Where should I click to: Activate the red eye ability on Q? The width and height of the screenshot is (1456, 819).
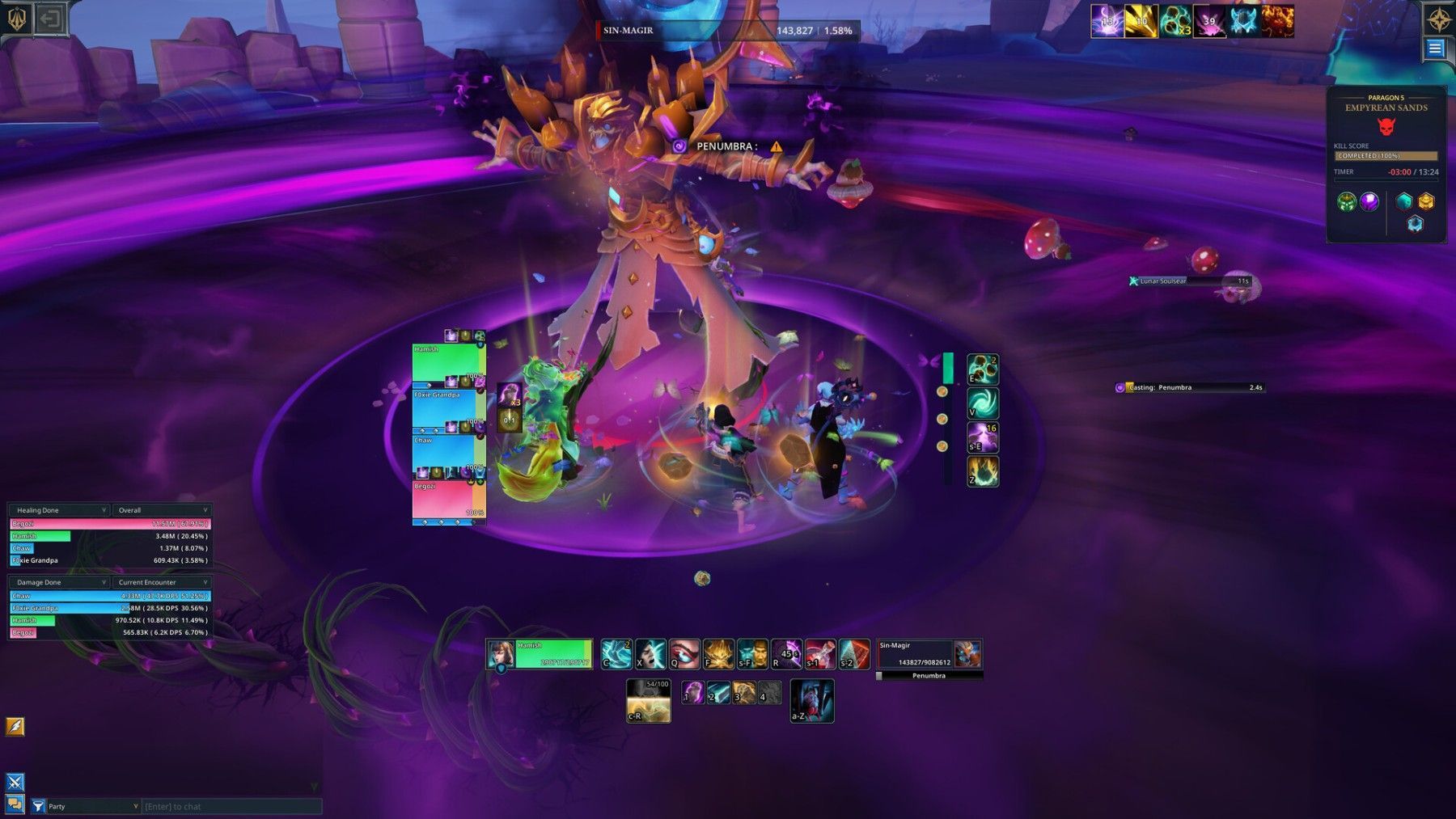tap(684, 654)
